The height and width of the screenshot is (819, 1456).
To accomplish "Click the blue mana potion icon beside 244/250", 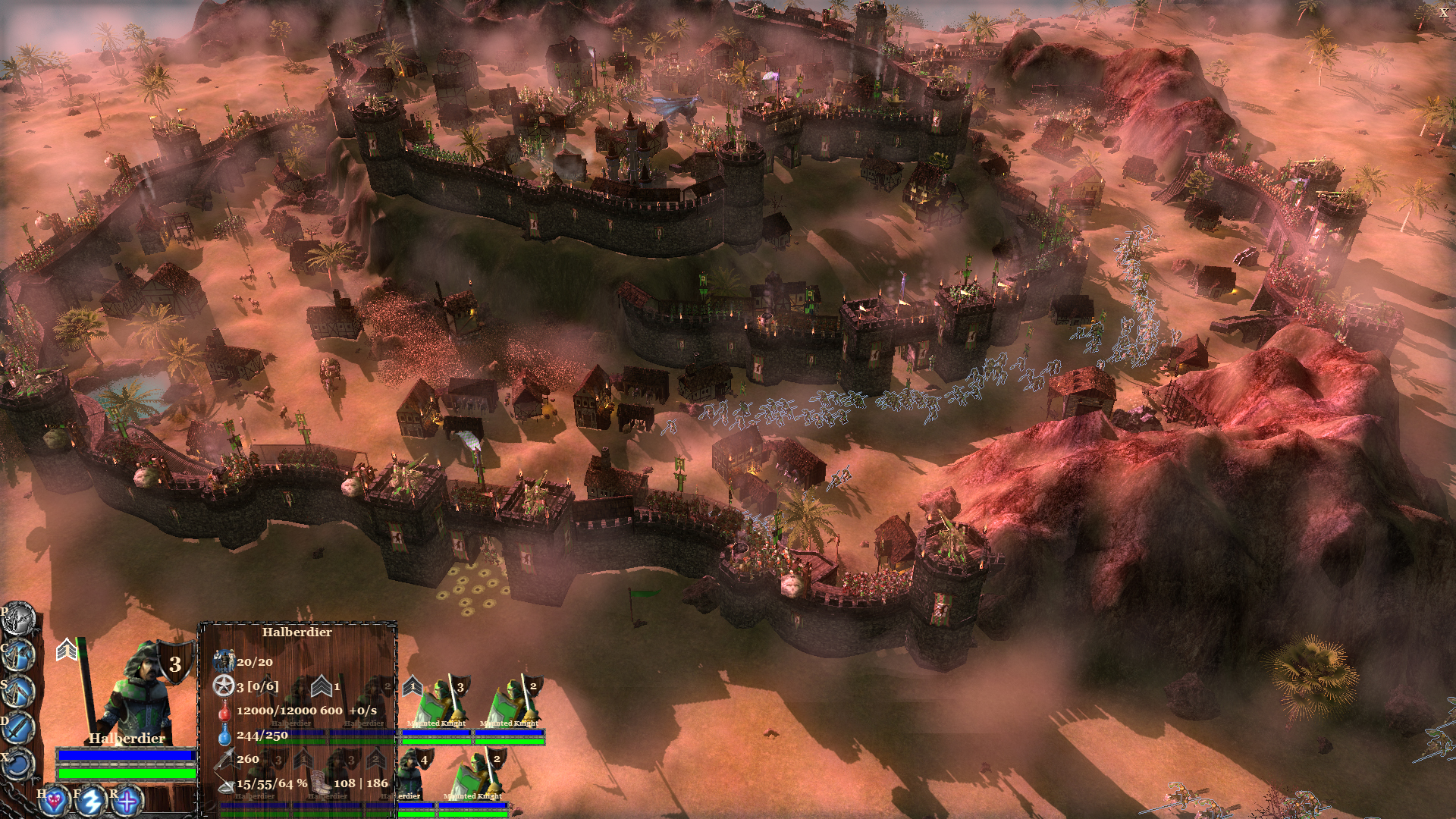I will (x=225, y=736).
